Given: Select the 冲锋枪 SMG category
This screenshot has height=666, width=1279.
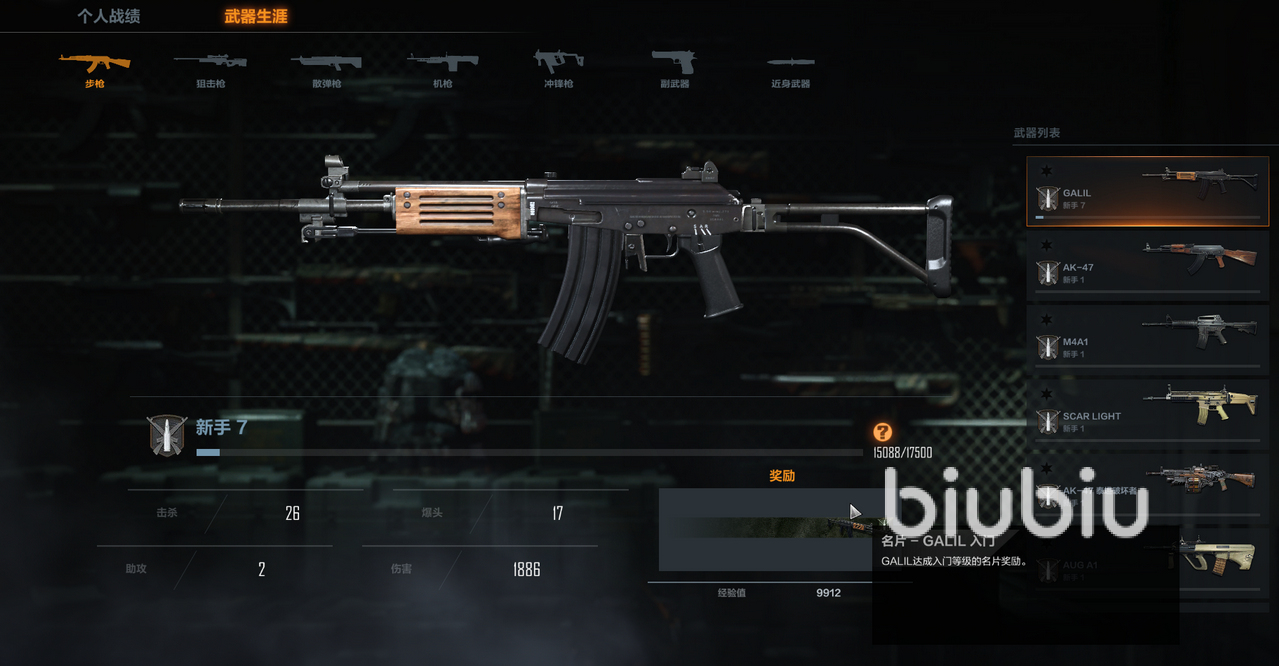Looking at the screenshot, I should point(558,69).
